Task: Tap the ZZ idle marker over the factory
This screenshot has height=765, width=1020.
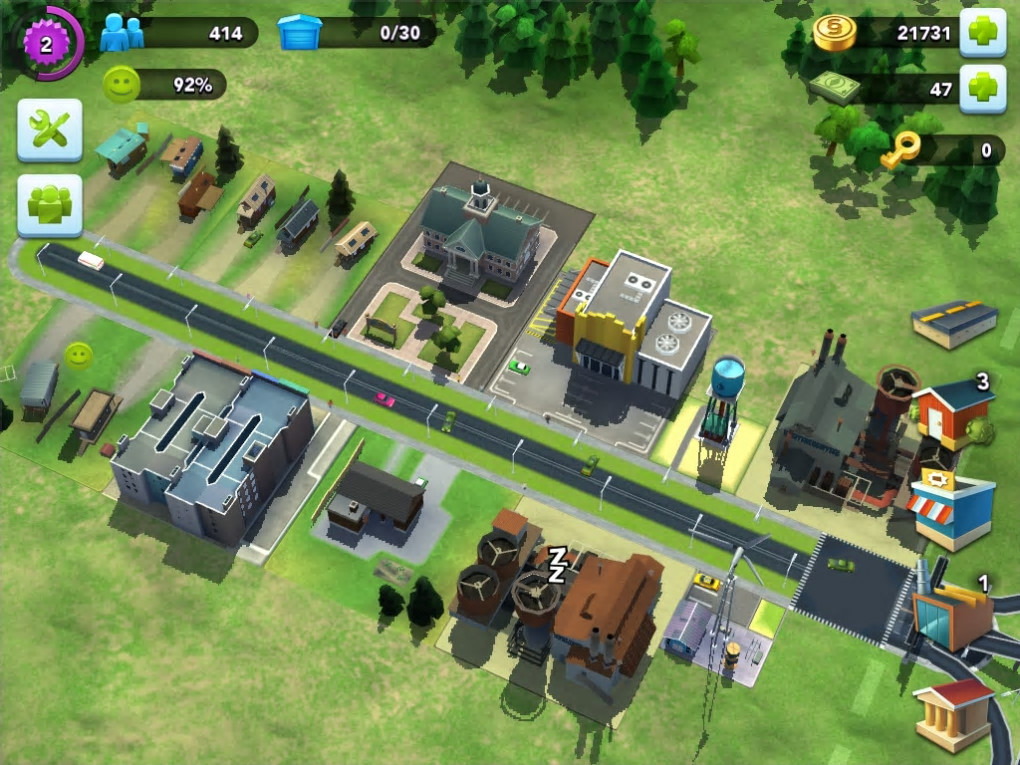Action: point(556,564)
